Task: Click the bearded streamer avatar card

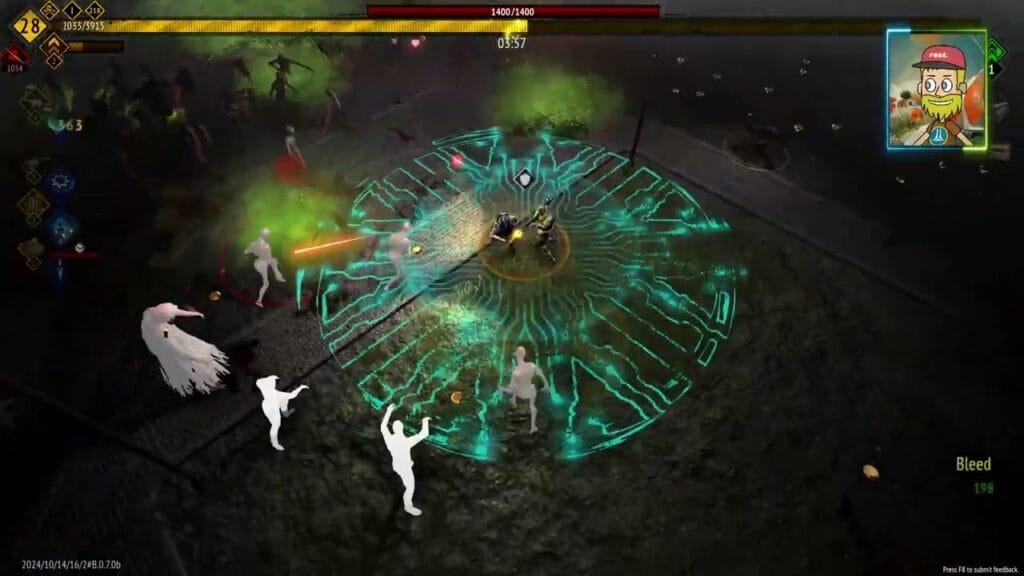Action: click(937, 88)
